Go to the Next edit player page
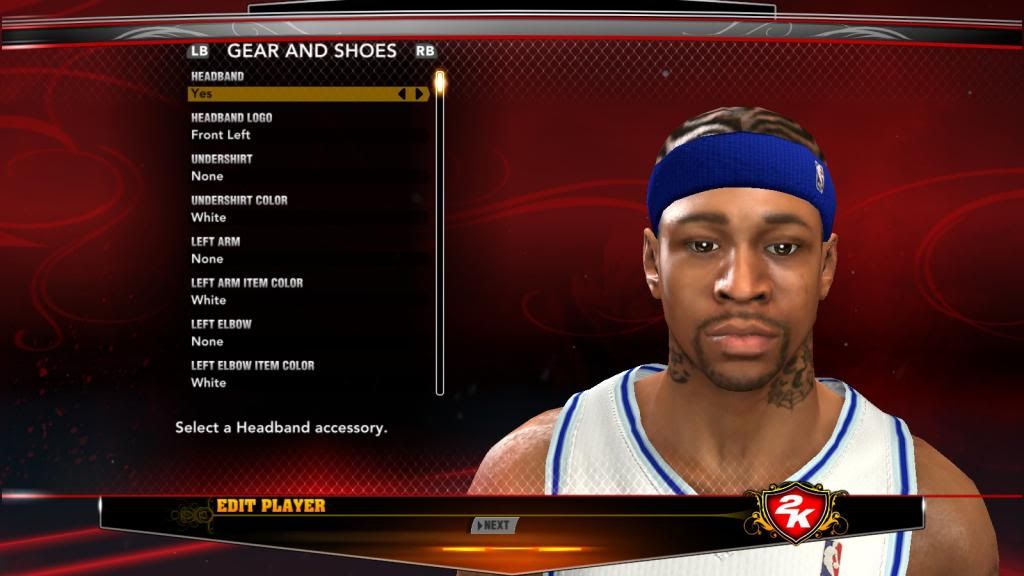Screen dimensions: 1024x576 [494, 525]
